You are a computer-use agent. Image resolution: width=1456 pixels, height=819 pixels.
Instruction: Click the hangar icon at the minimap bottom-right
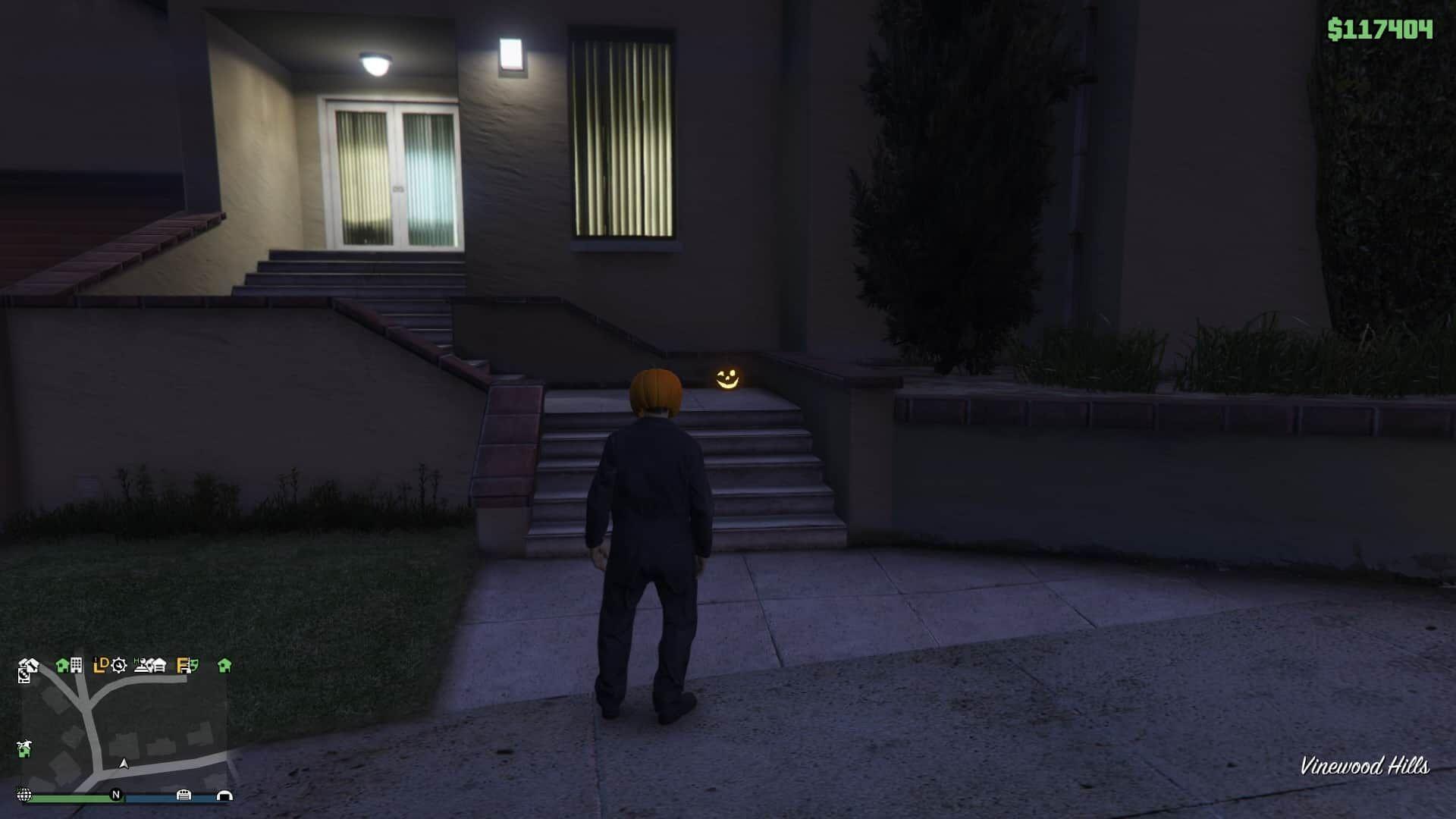pyautogui.click(x=224, y=795)
